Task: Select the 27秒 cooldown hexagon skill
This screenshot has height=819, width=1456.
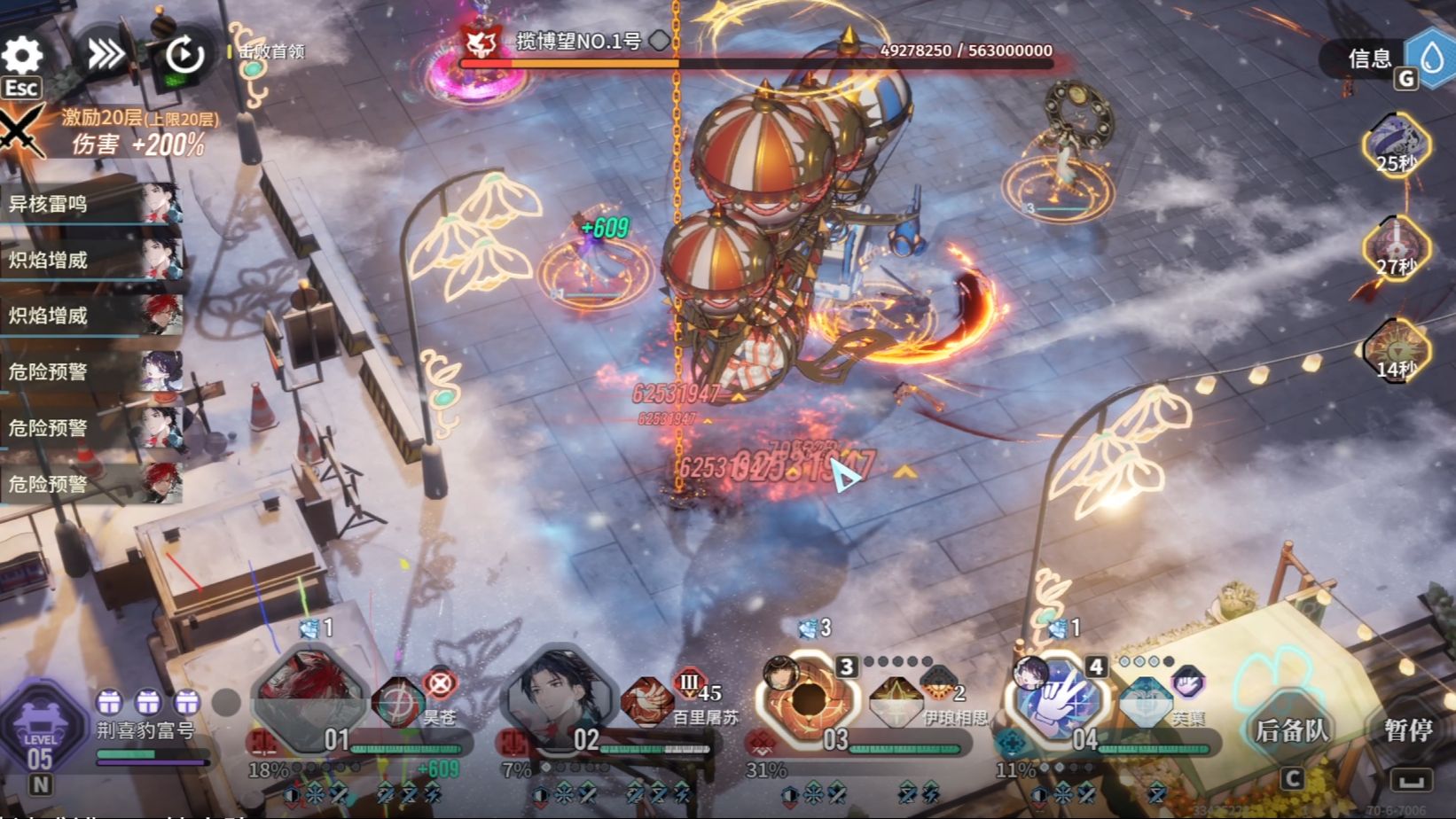Action: pos(1396,247)
